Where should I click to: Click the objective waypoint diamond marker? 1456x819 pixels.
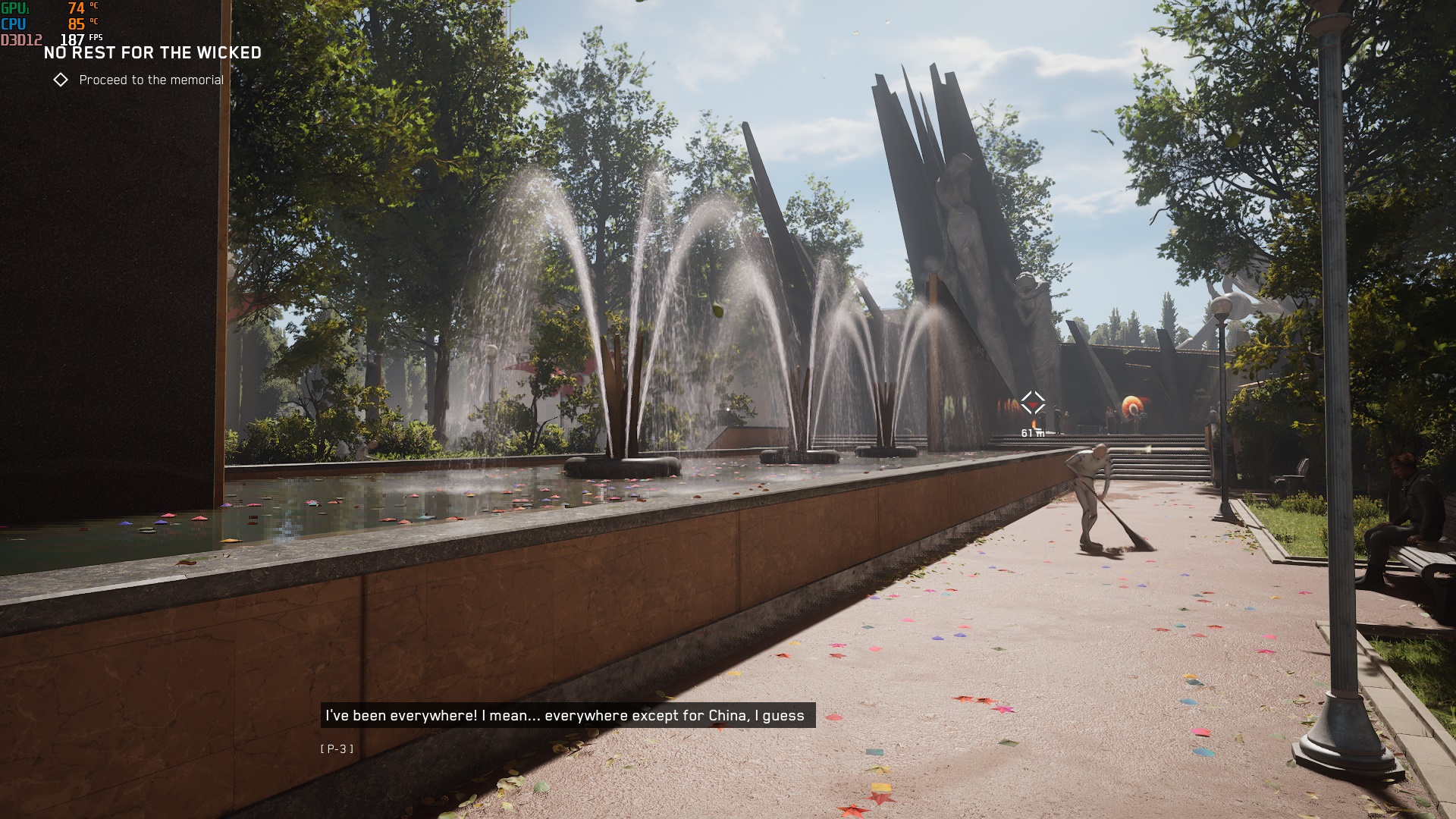click(x=1032, y=403)
